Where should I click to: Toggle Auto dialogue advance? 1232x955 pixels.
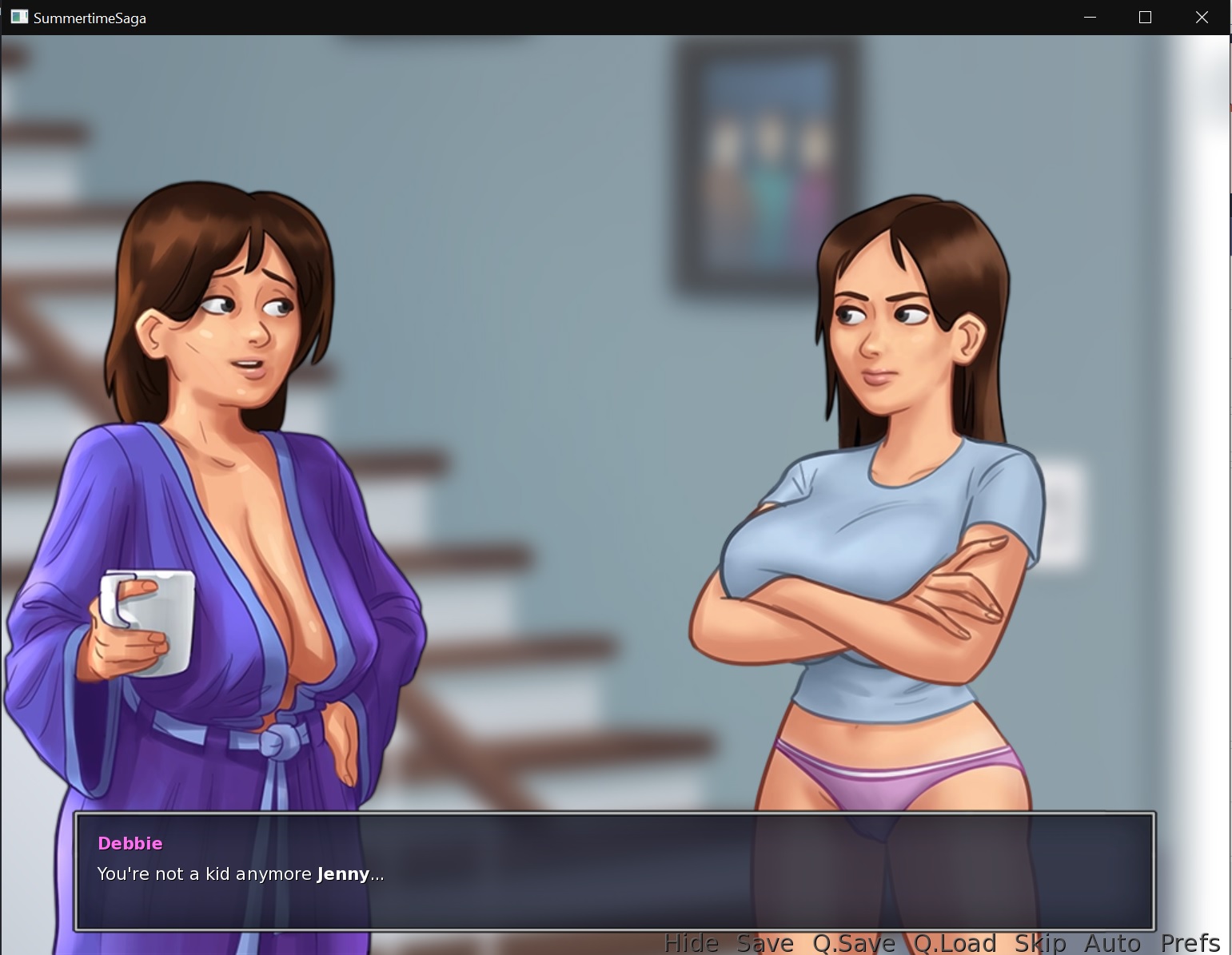[1112, 943]
